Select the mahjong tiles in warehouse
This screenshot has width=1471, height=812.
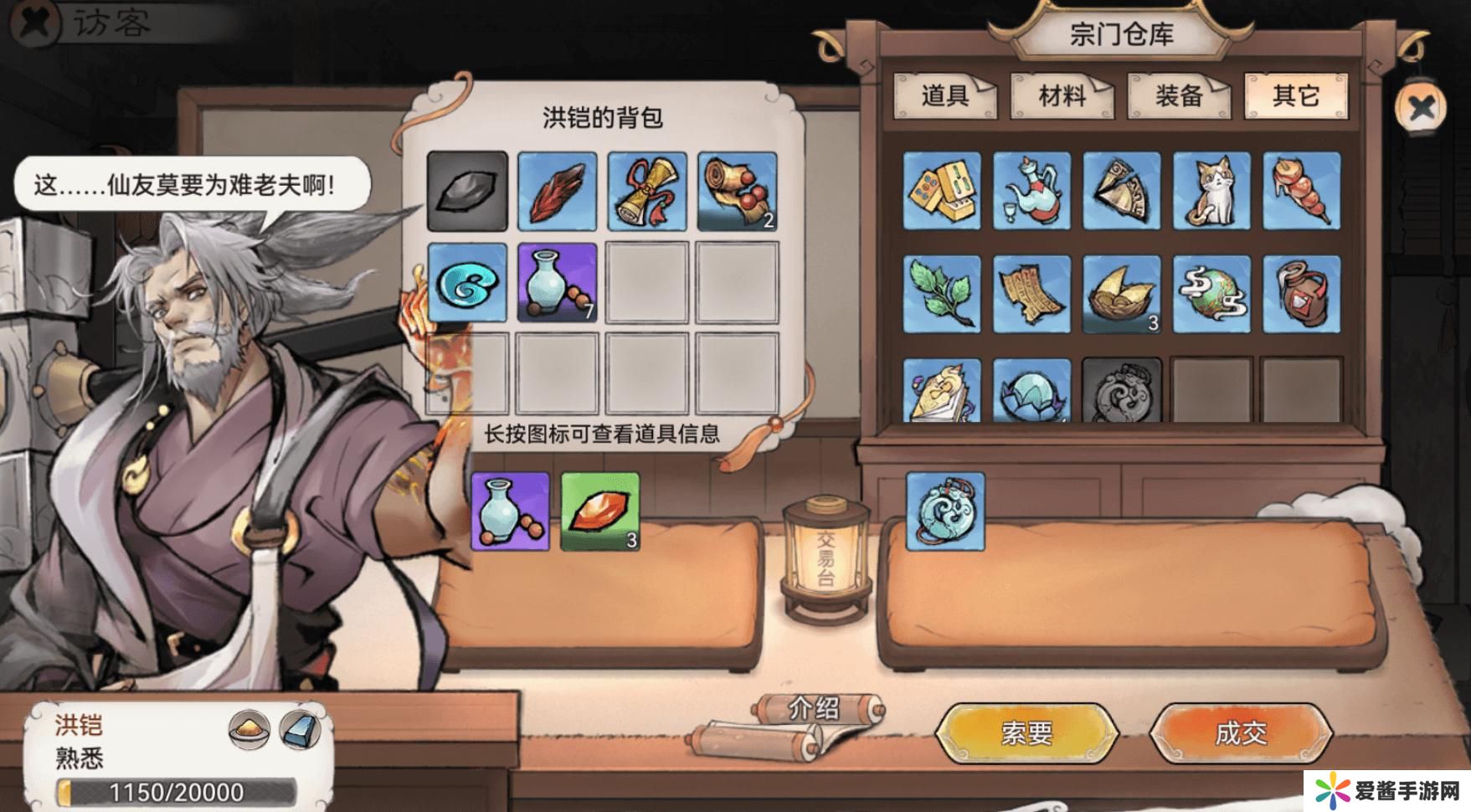943,191
